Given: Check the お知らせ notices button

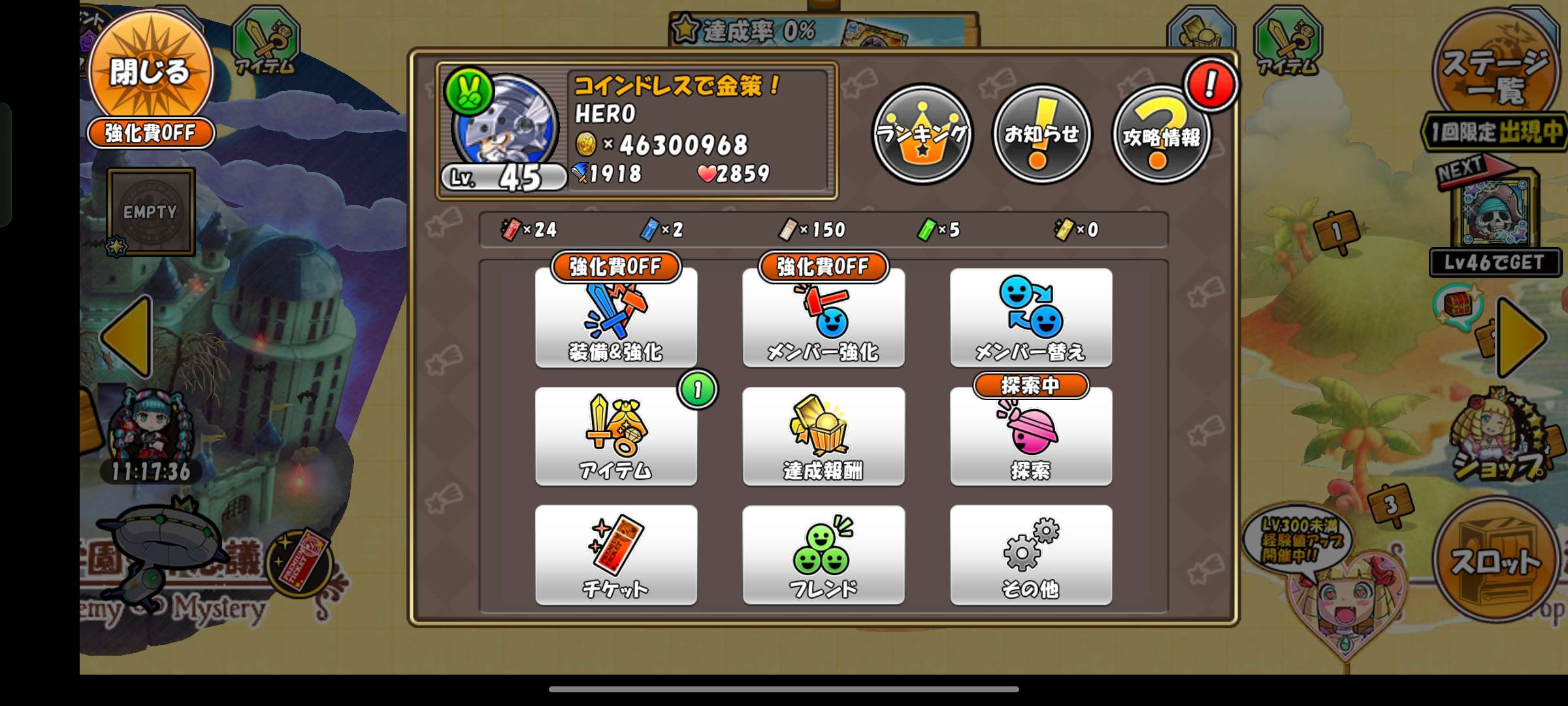Looking at the screenshot, I should (1041, 134).
